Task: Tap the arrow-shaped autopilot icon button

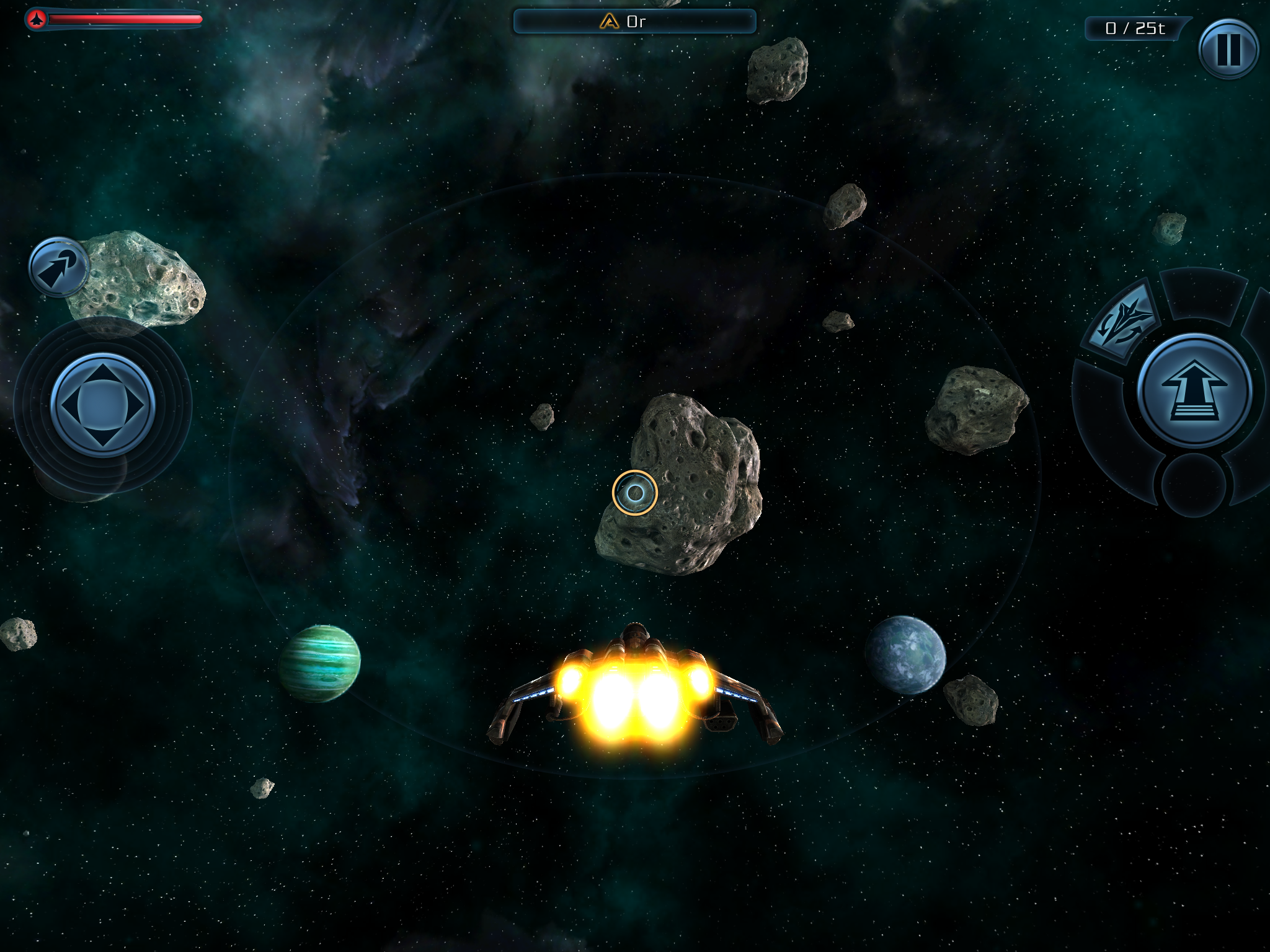Action: coord(59,268)
